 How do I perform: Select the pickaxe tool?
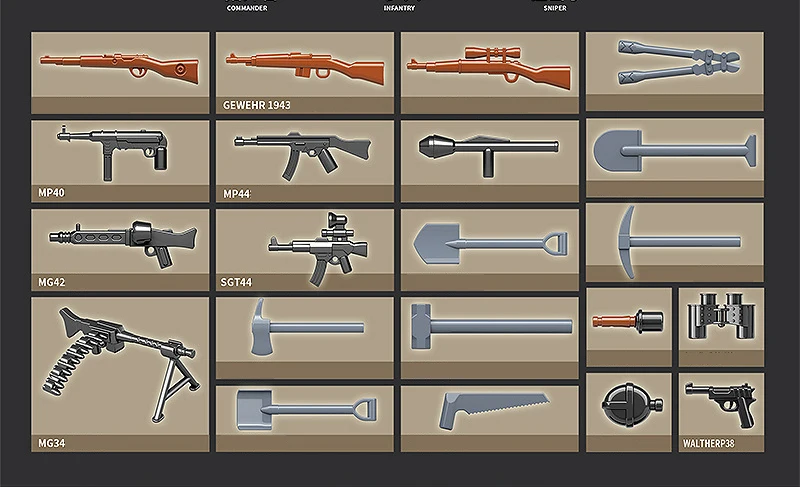click(675, 240)
